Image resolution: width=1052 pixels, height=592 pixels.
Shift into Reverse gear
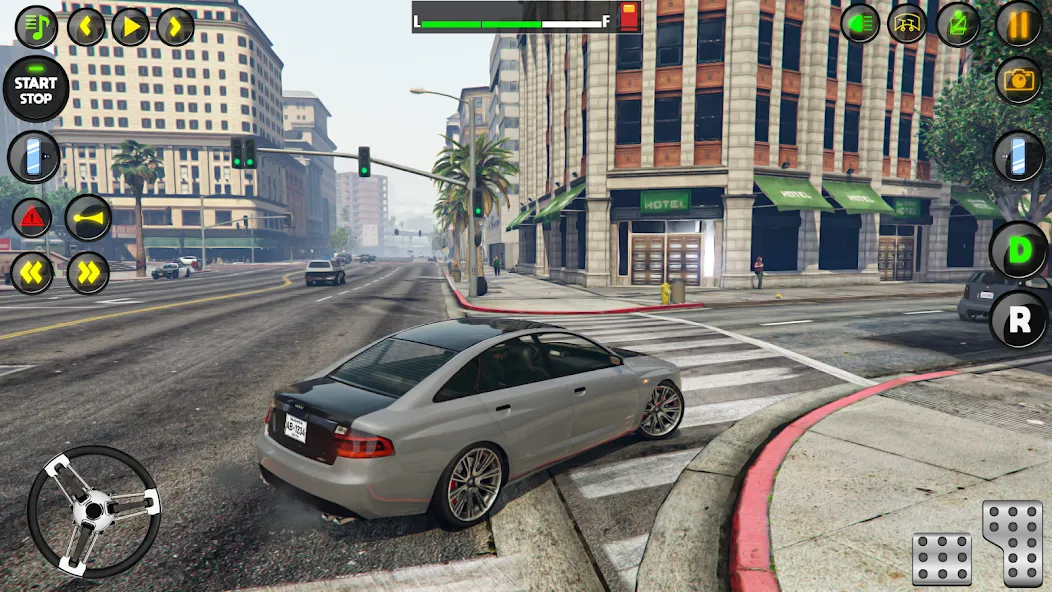coord(1018,319)
